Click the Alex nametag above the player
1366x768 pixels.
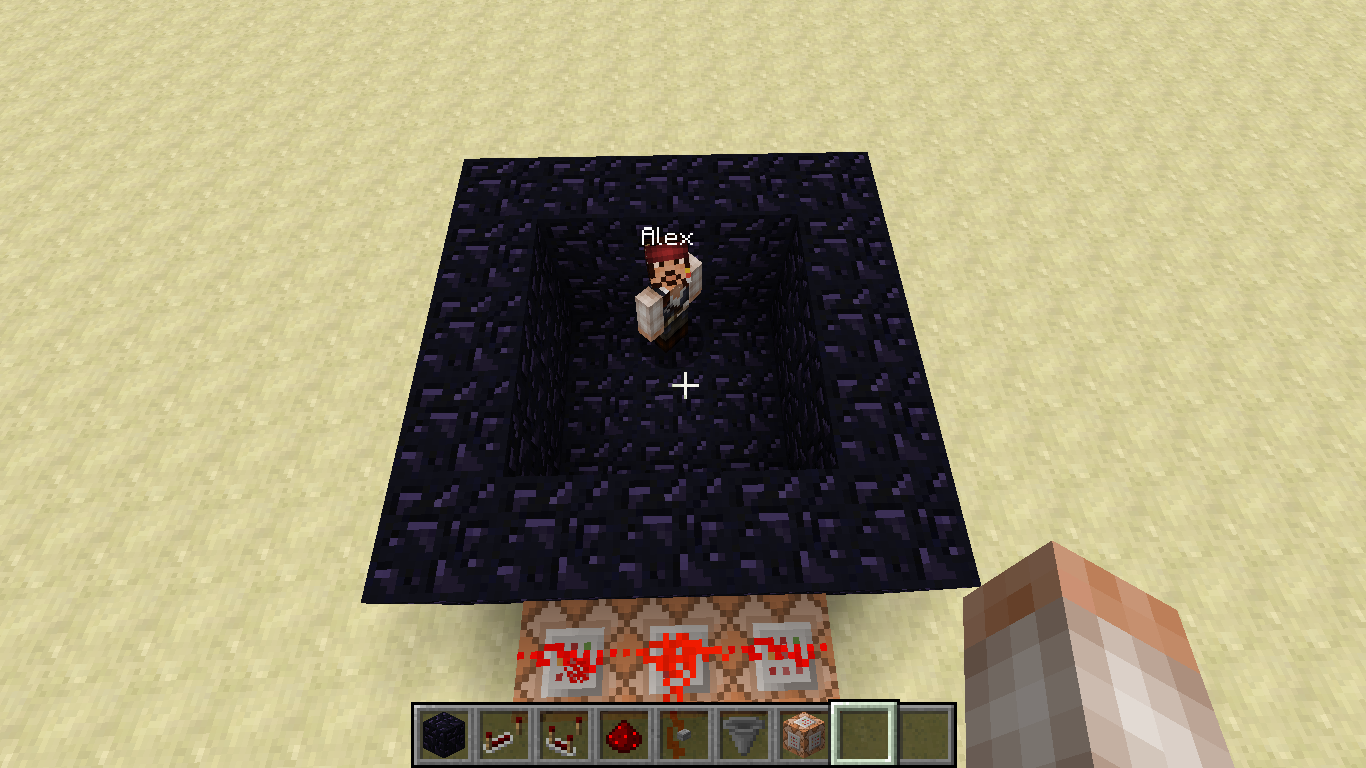pos(666,238)
